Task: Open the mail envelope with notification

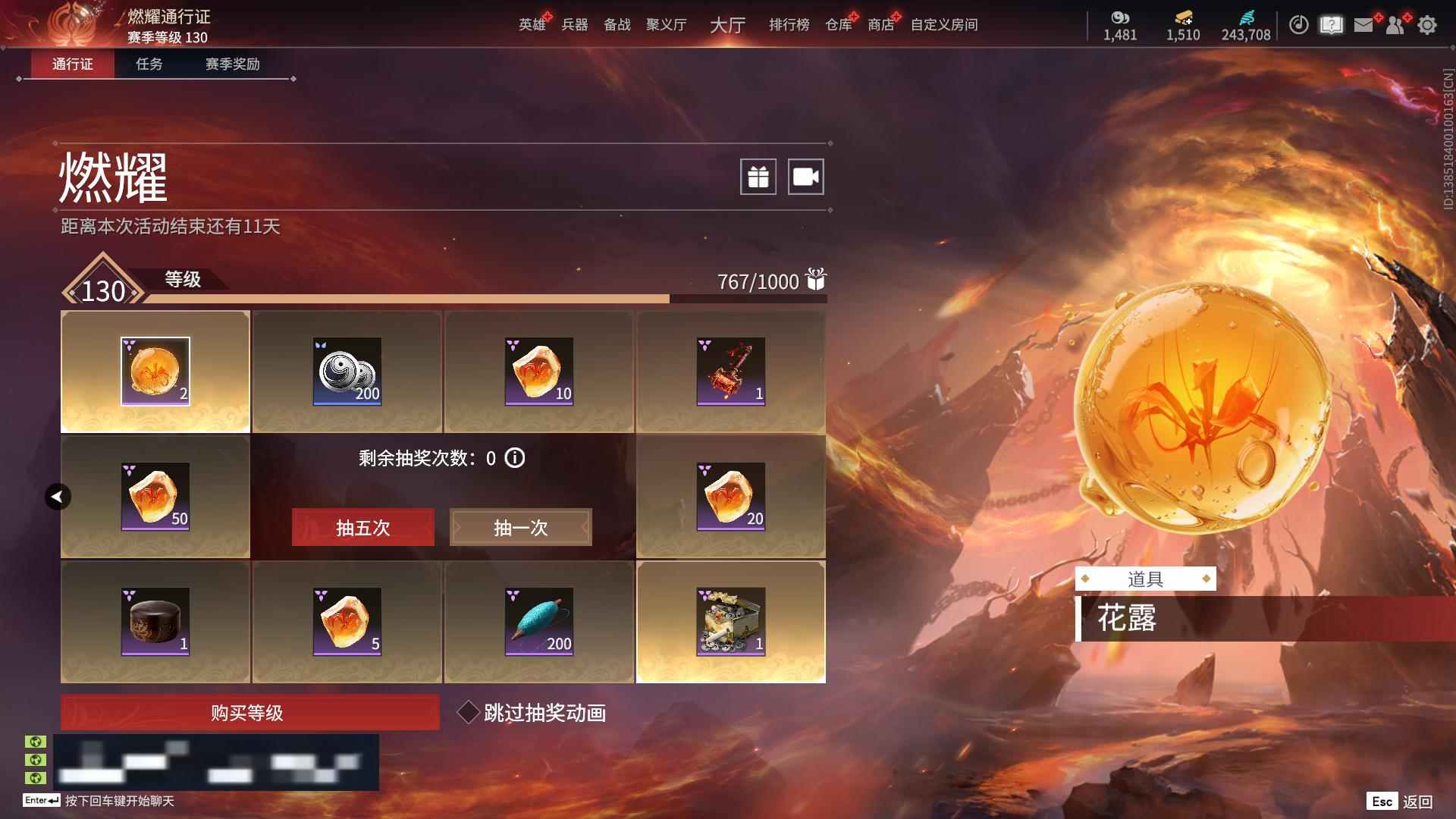Action: tap(1363, 24)
